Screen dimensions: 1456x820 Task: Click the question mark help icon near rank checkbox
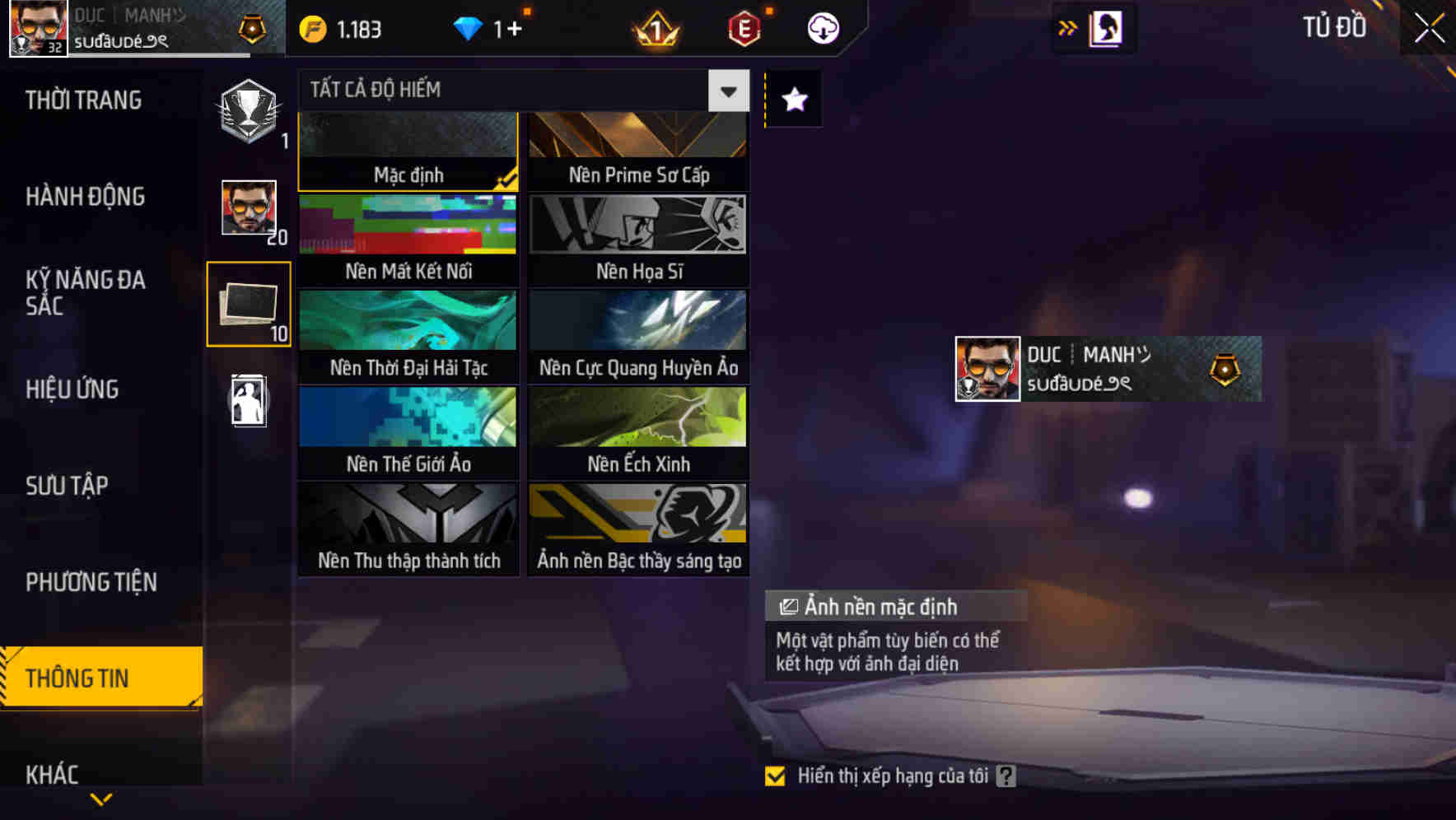(1006, 775)
